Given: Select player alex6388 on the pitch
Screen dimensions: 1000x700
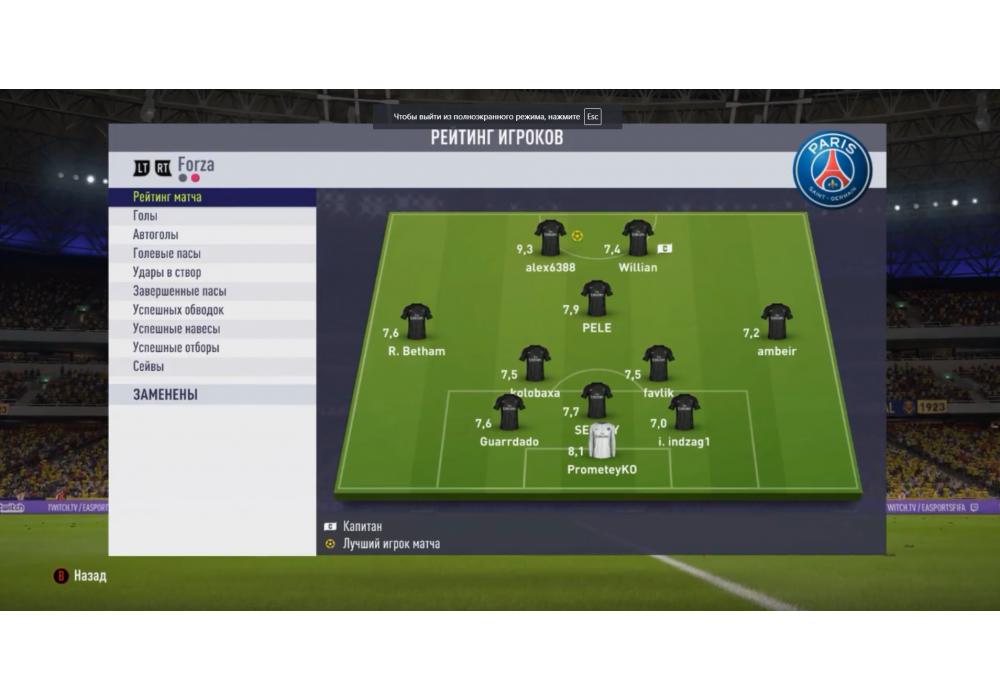Looking at the screenshot, I should pos(550,238).
